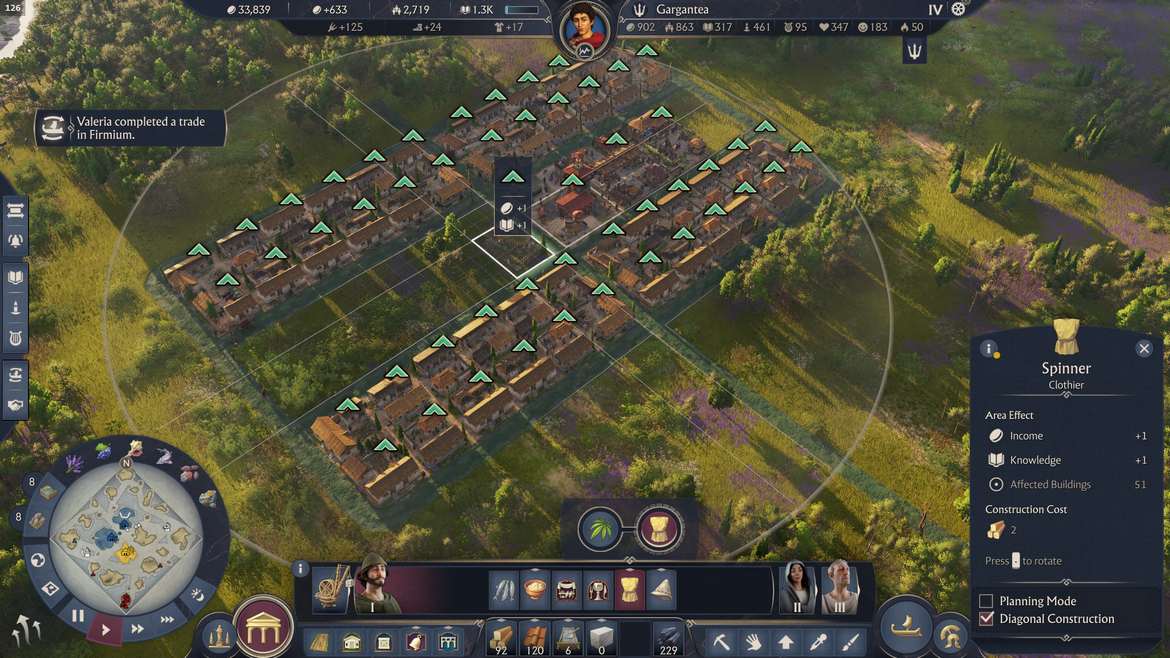
Task: Untick the Diagonal Construction checkbox
Action: click(986, 619)
